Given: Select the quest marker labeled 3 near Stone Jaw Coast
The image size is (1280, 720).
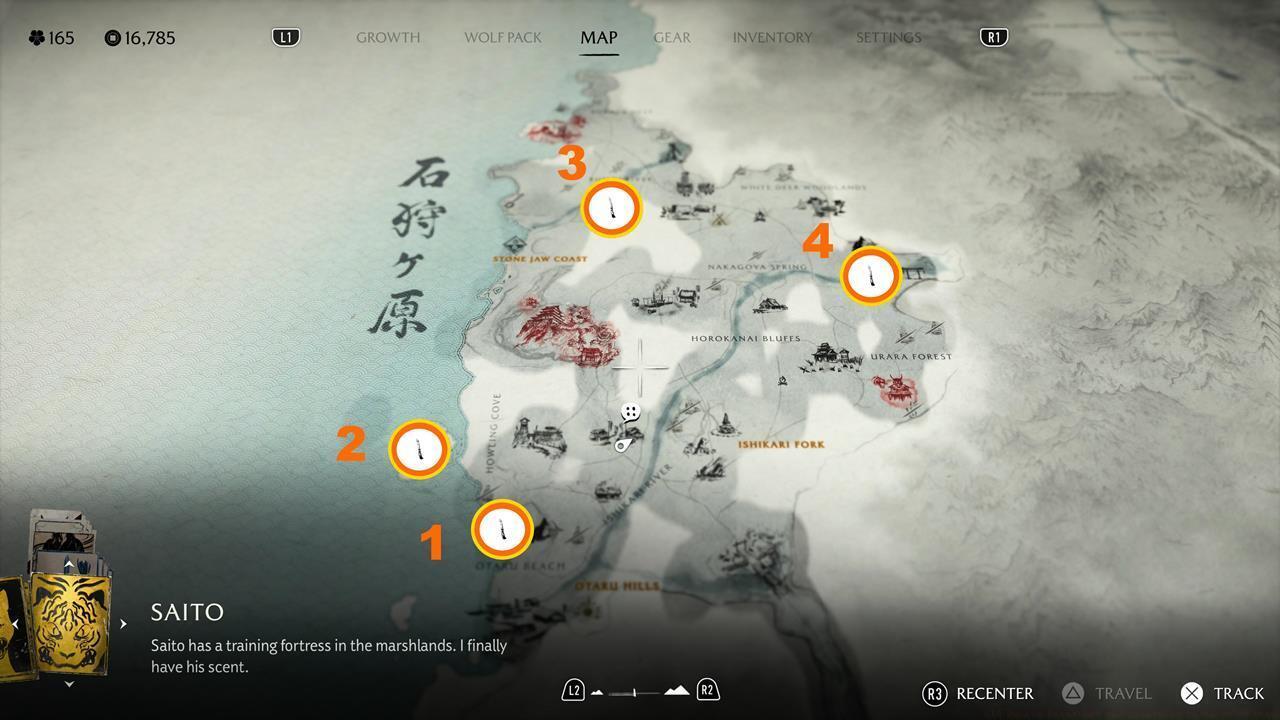Looking at the screenshot, I should (x=611, y=208).
